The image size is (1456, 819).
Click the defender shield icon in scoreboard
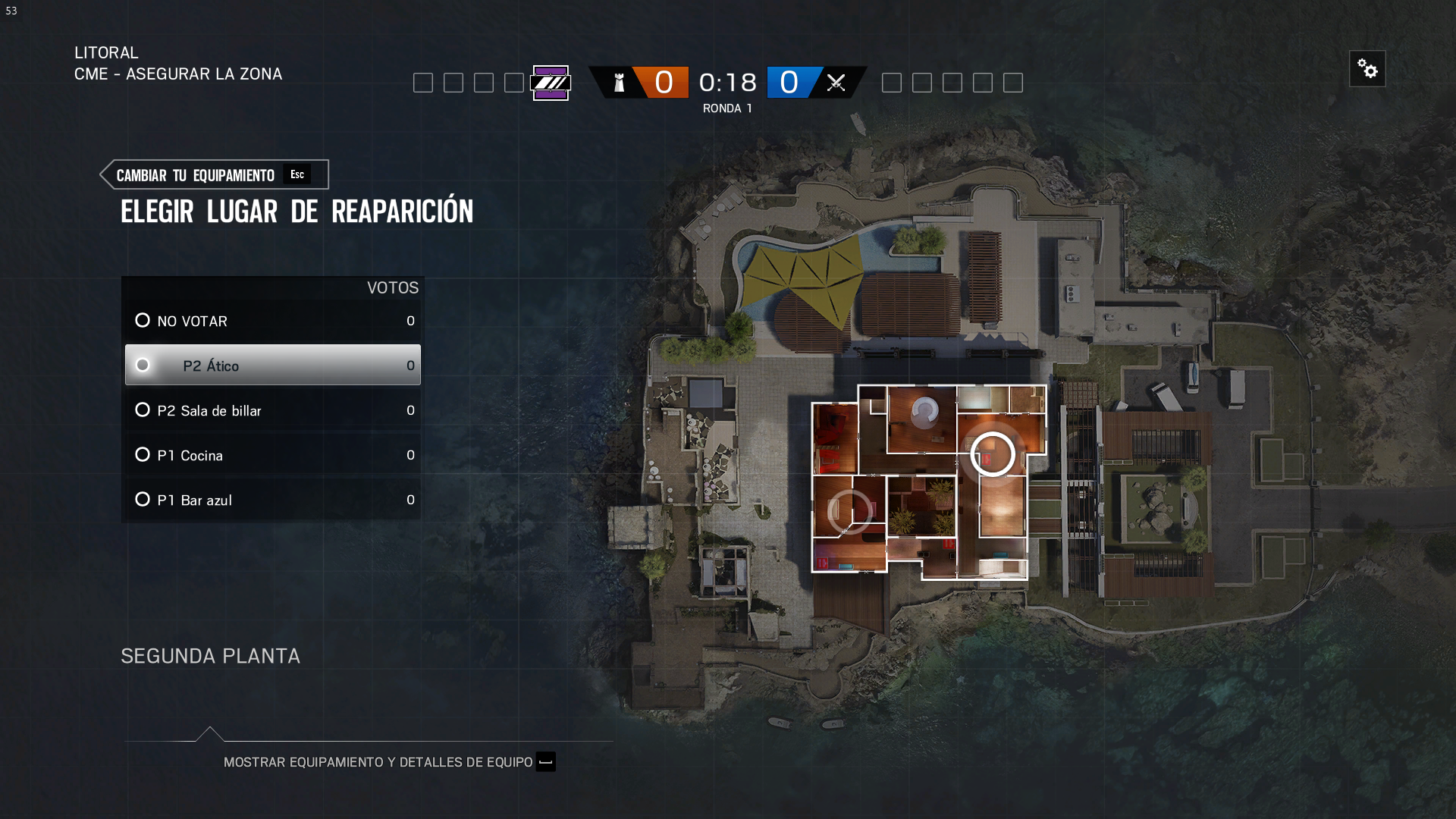coord(620,83)
